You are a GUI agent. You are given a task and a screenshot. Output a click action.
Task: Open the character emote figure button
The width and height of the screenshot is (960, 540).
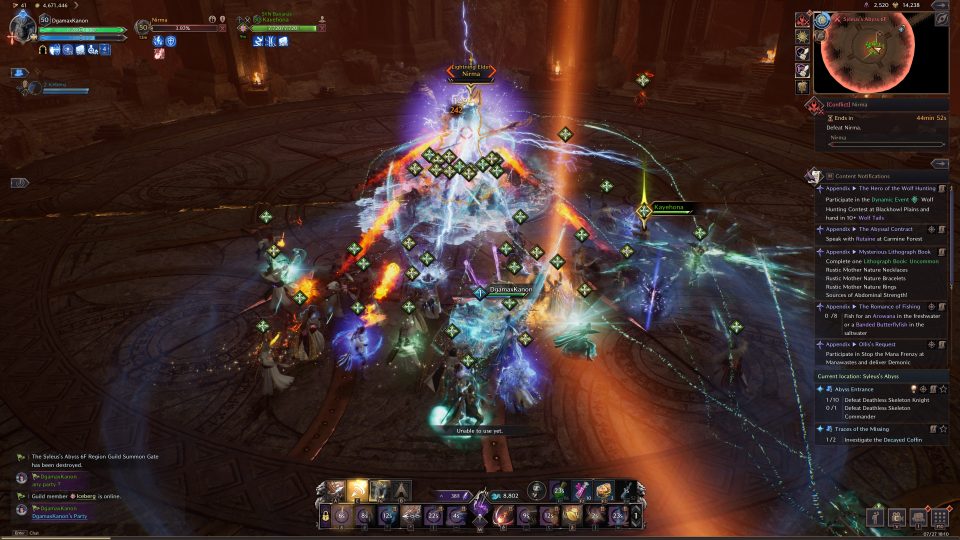[875, 517]
